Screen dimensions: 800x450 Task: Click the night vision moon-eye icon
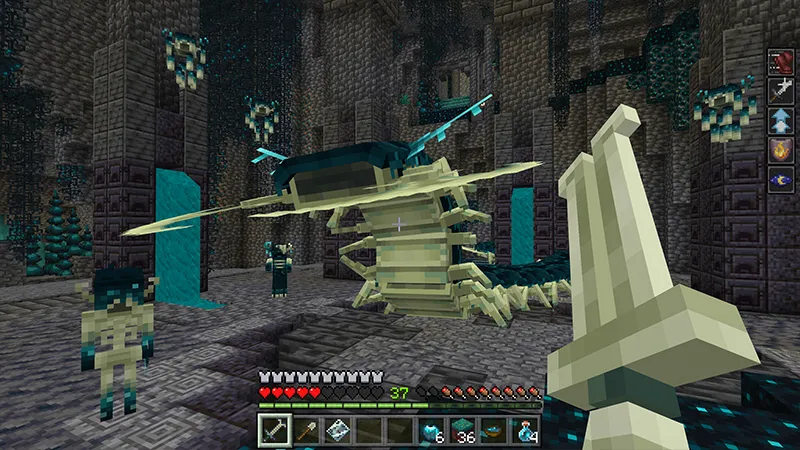(780, 180)
